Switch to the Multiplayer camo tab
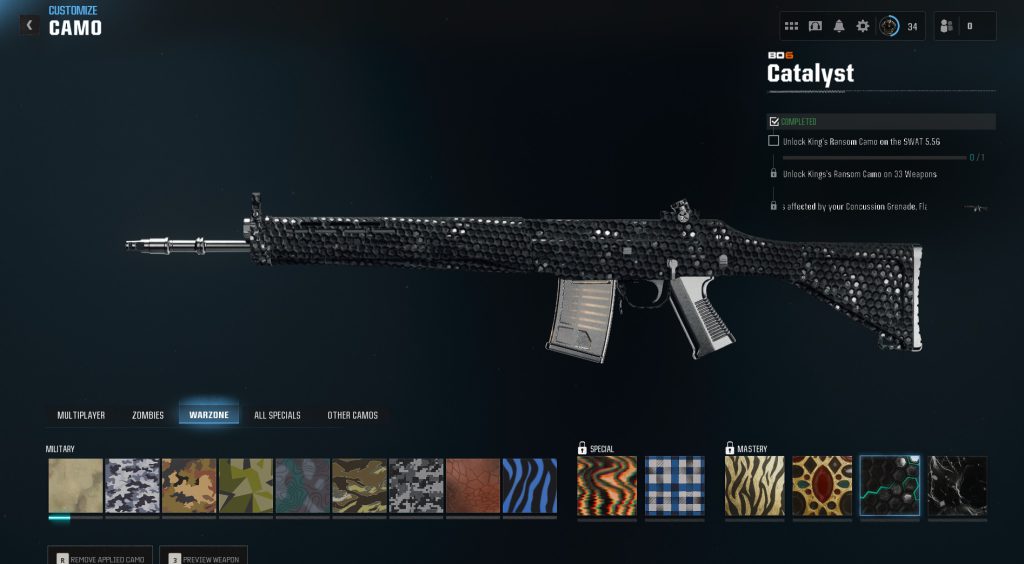 [x=81, y=415]
